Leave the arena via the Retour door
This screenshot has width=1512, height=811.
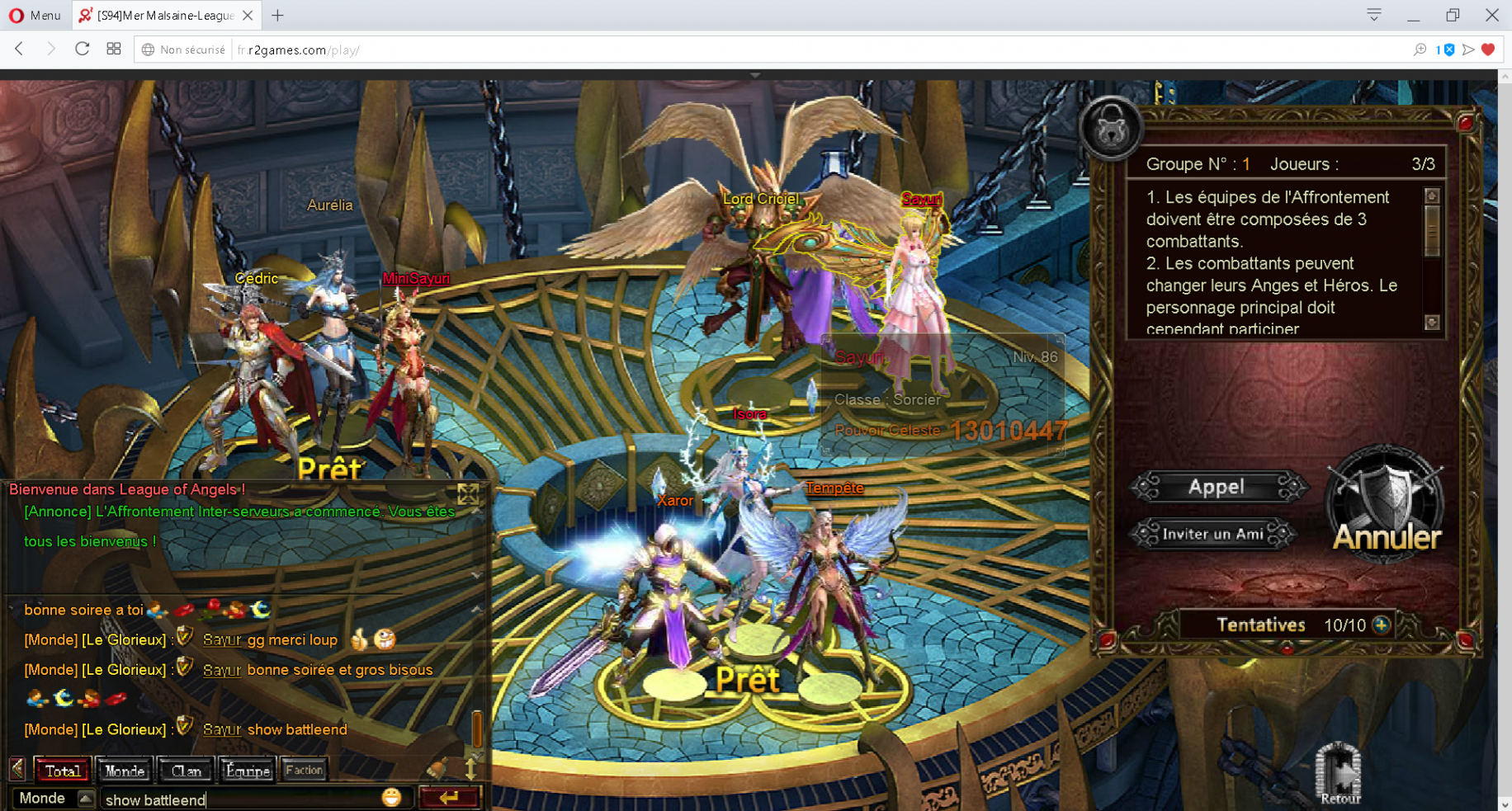coord(1339,773)
